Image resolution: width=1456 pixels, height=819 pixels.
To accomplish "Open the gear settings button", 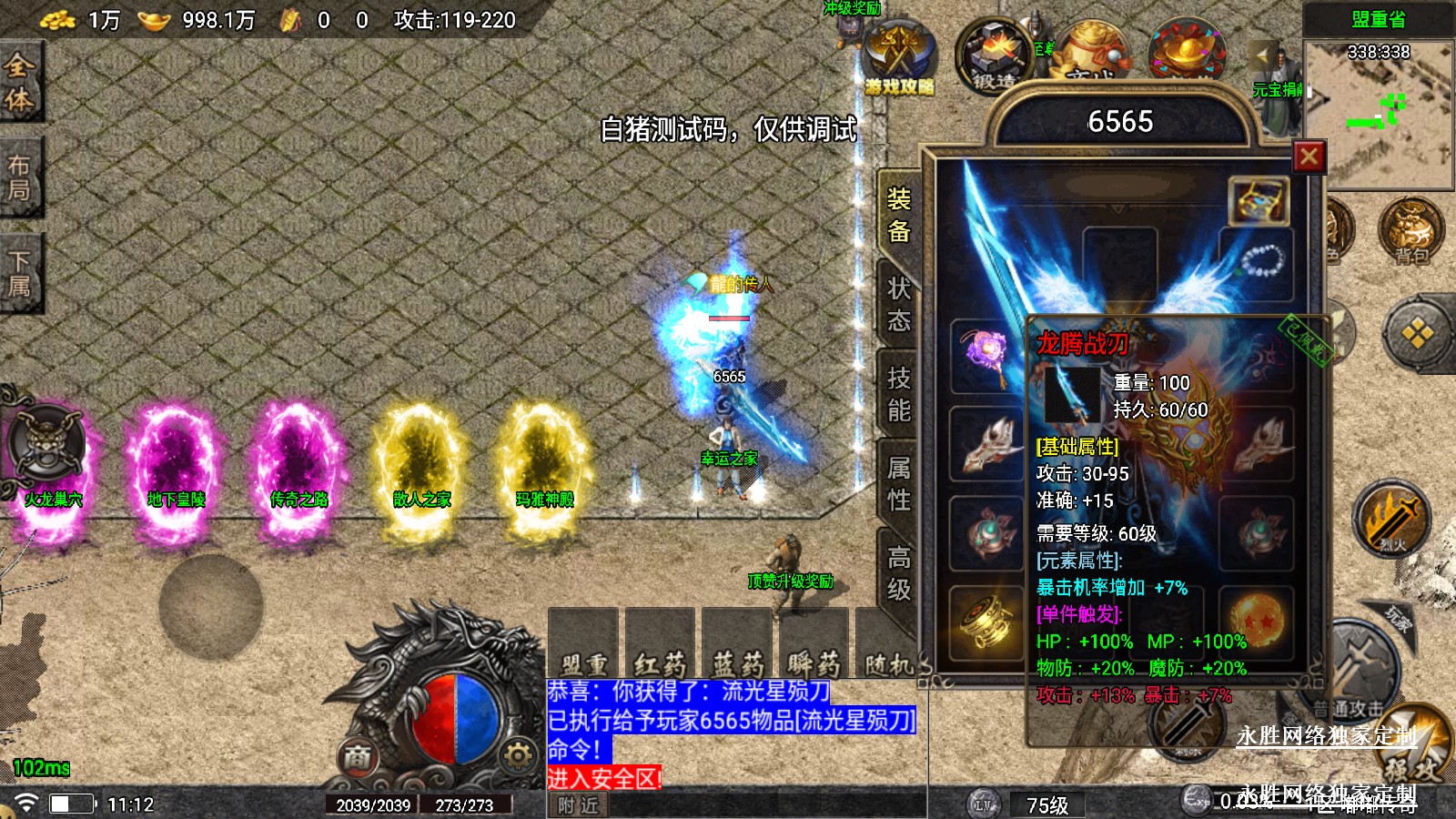I will tap(518, 755).
